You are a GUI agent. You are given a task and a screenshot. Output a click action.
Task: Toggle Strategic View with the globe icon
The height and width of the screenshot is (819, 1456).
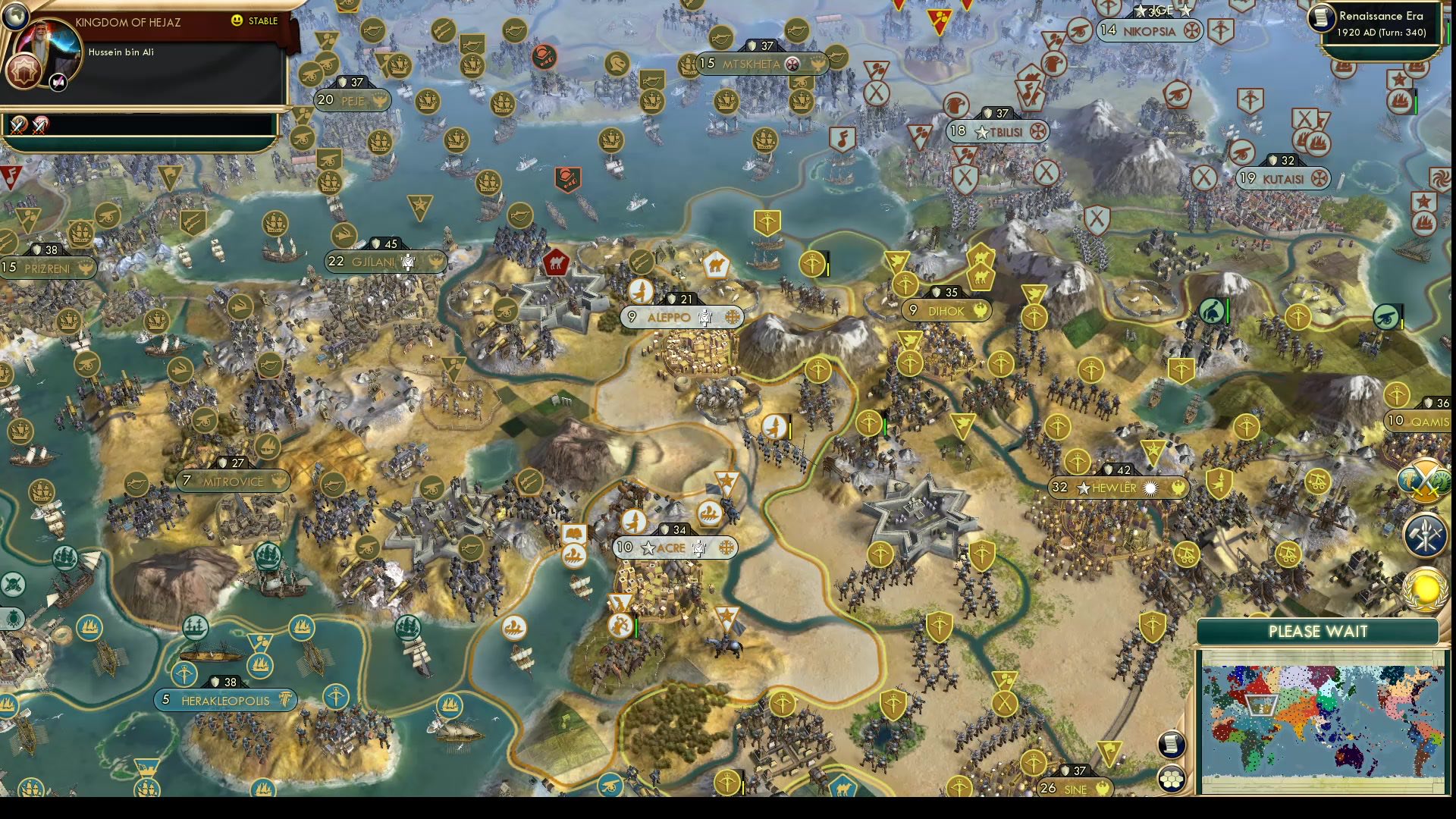coord(16,16)
